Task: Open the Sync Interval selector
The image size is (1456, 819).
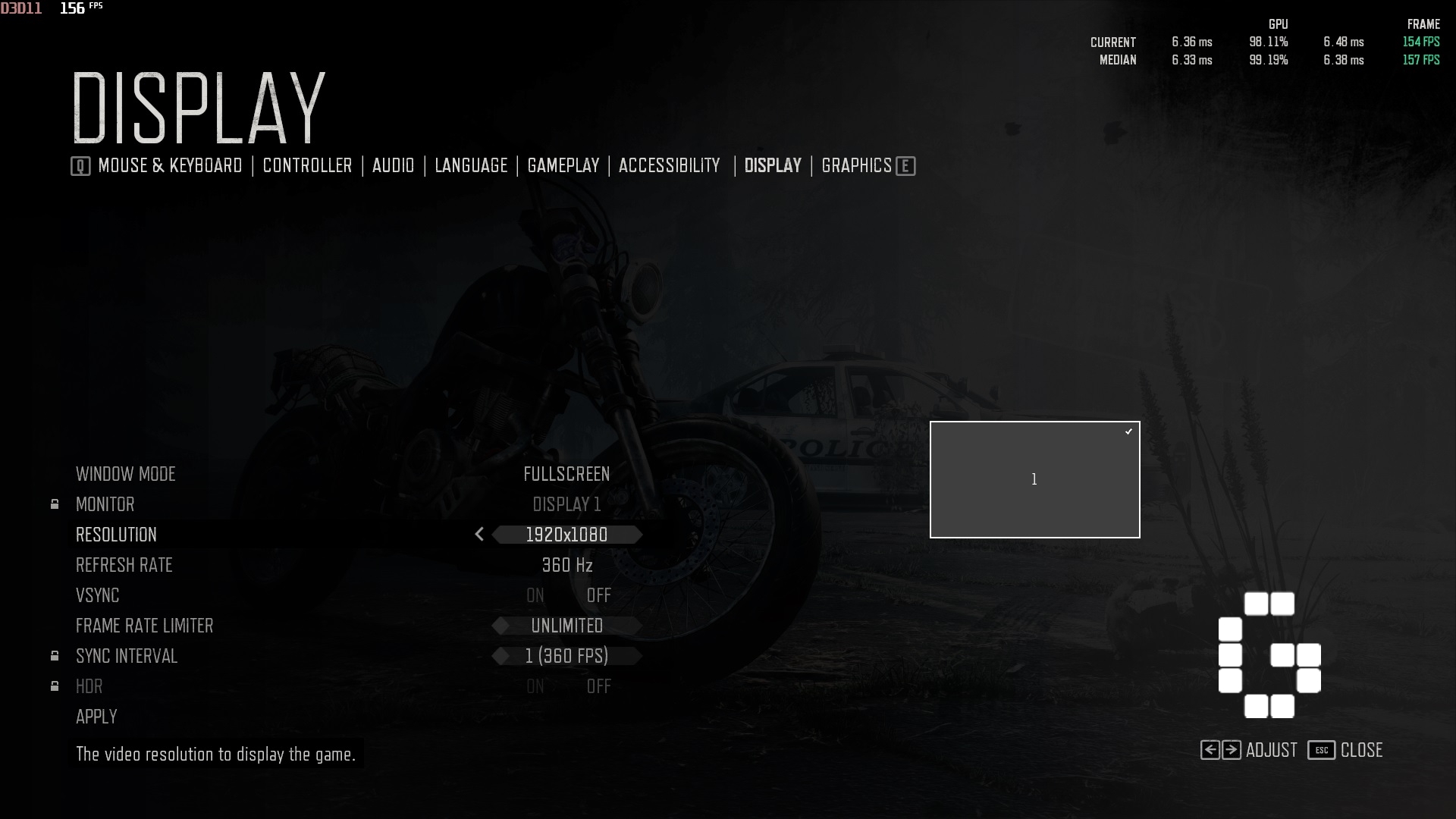Action: click(x=566, y=656)
